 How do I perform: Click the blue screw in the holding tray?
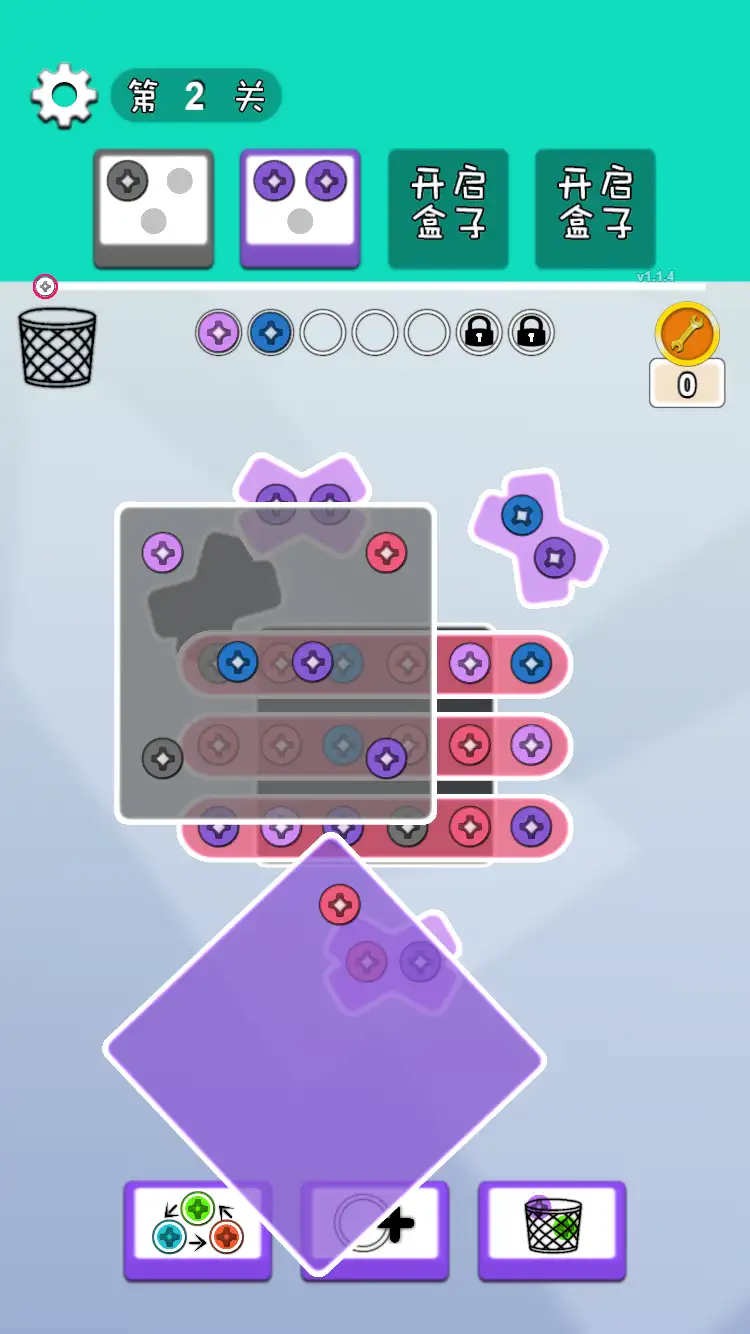(270, 333)
